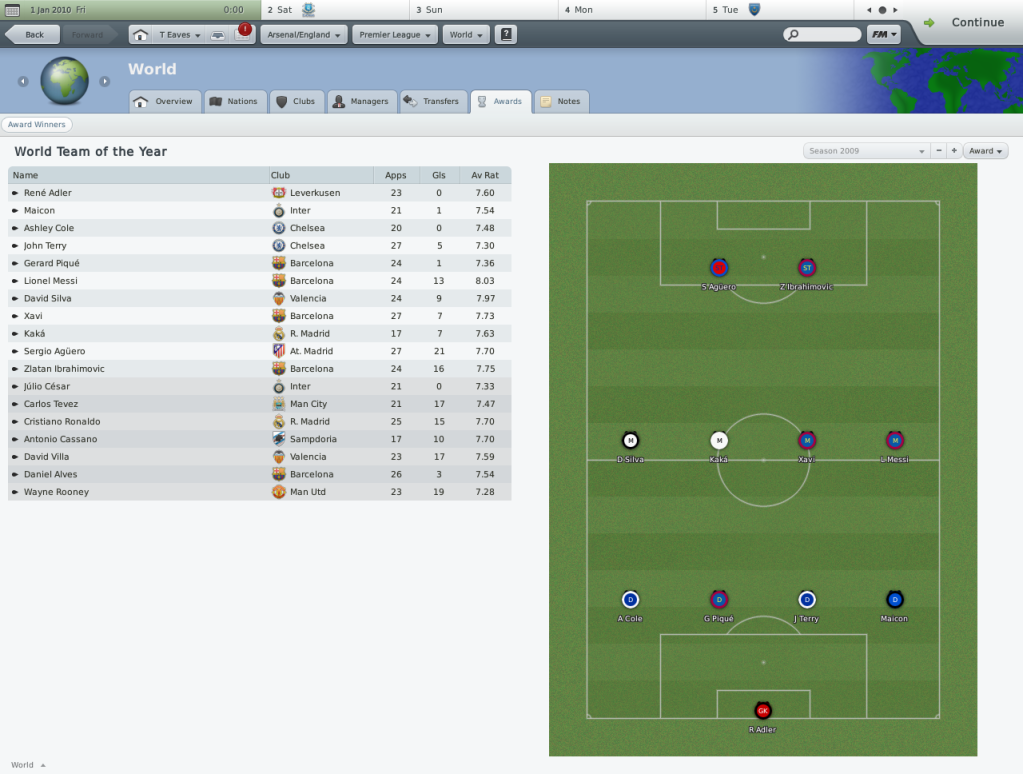The width and height of the screenshot is (1023, 774).
Task: Open the Premier League dropdown
Action: pyautogui.click(x=395, y=35)
